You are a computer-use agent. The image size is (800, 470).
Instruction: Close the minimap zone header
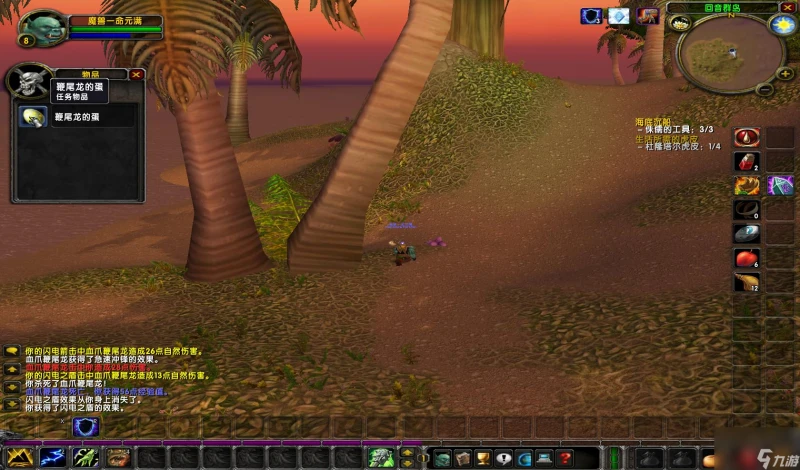787,7
